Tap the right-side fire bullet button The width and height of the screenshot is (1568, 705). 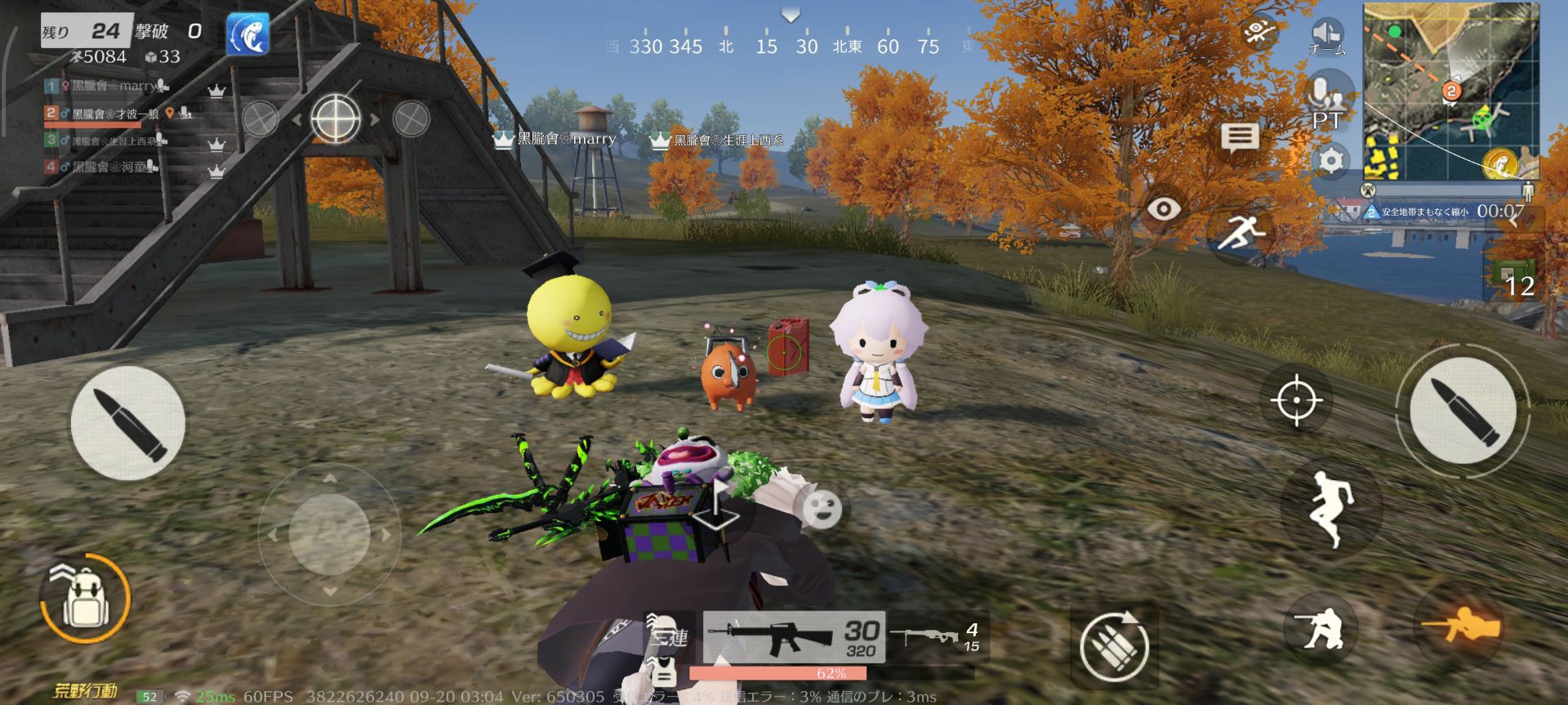(1462, 412)
